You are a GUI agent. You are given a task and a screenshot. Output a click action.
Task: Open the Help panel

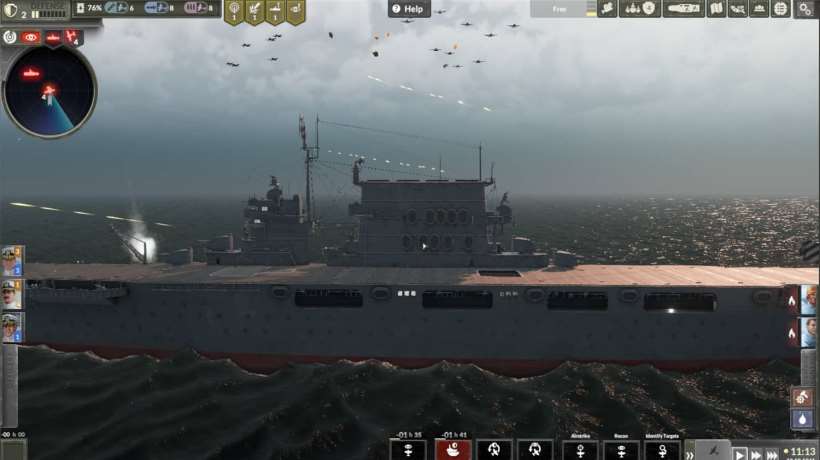click(409, 9)
